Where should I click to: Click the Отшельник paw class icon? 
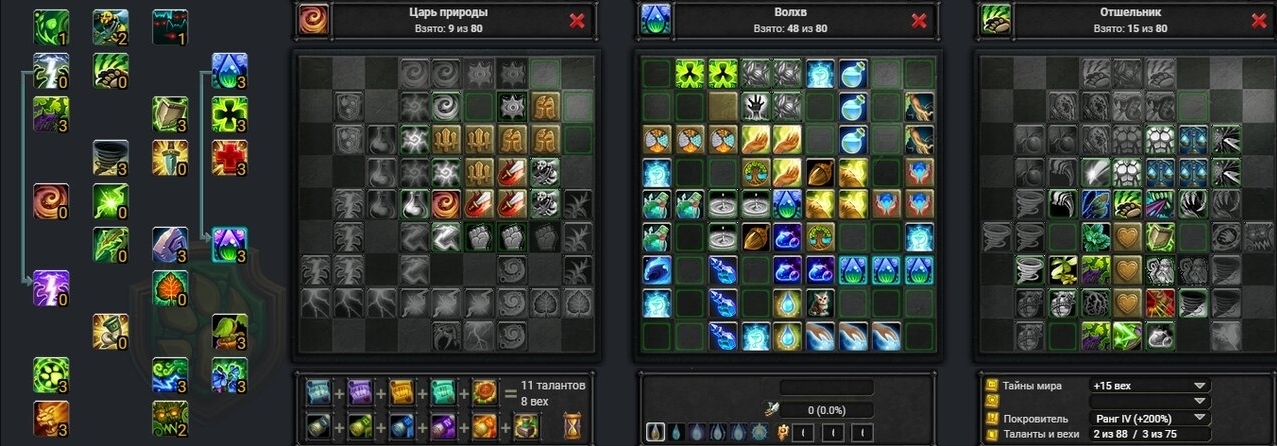coord(994,20)
